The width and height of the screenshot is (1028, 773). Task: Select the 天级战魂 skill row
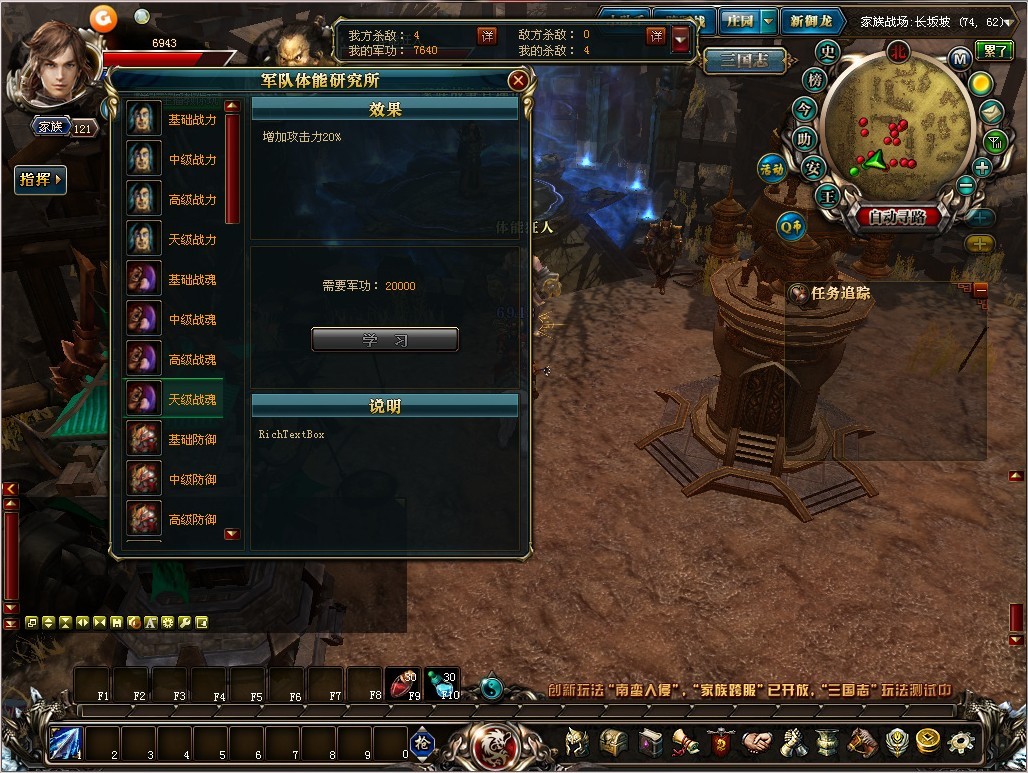pyautogui.click(x=175, y=399)
